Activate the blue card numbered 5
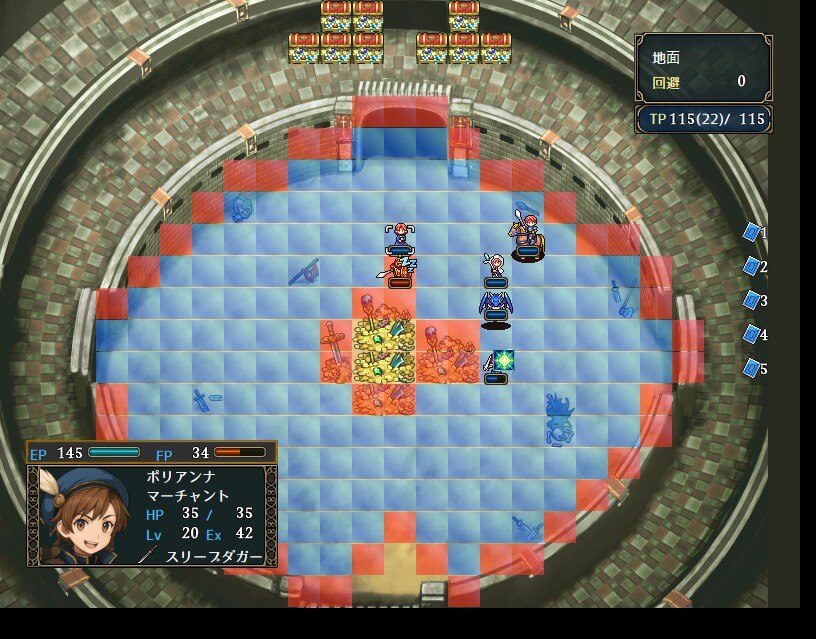 tap(752, 368)
